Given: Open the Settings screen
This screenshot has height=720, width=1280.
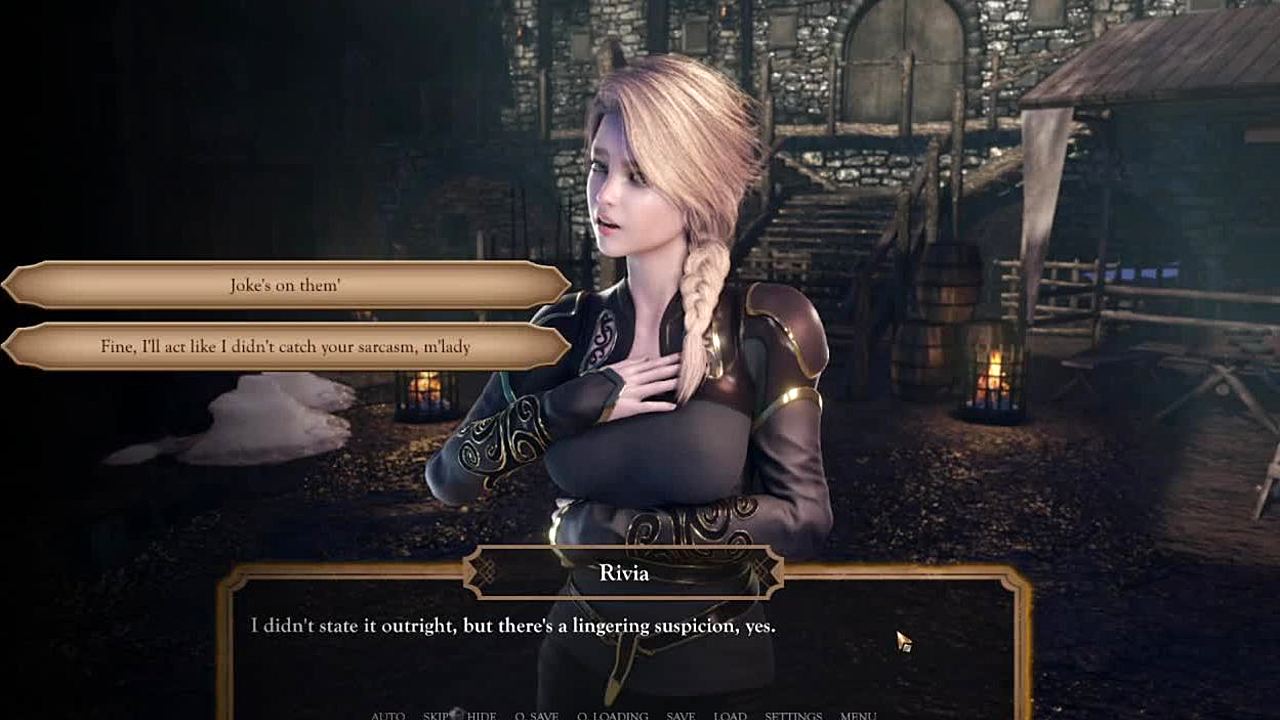Looking at the screenshot, I should (793, 715).
